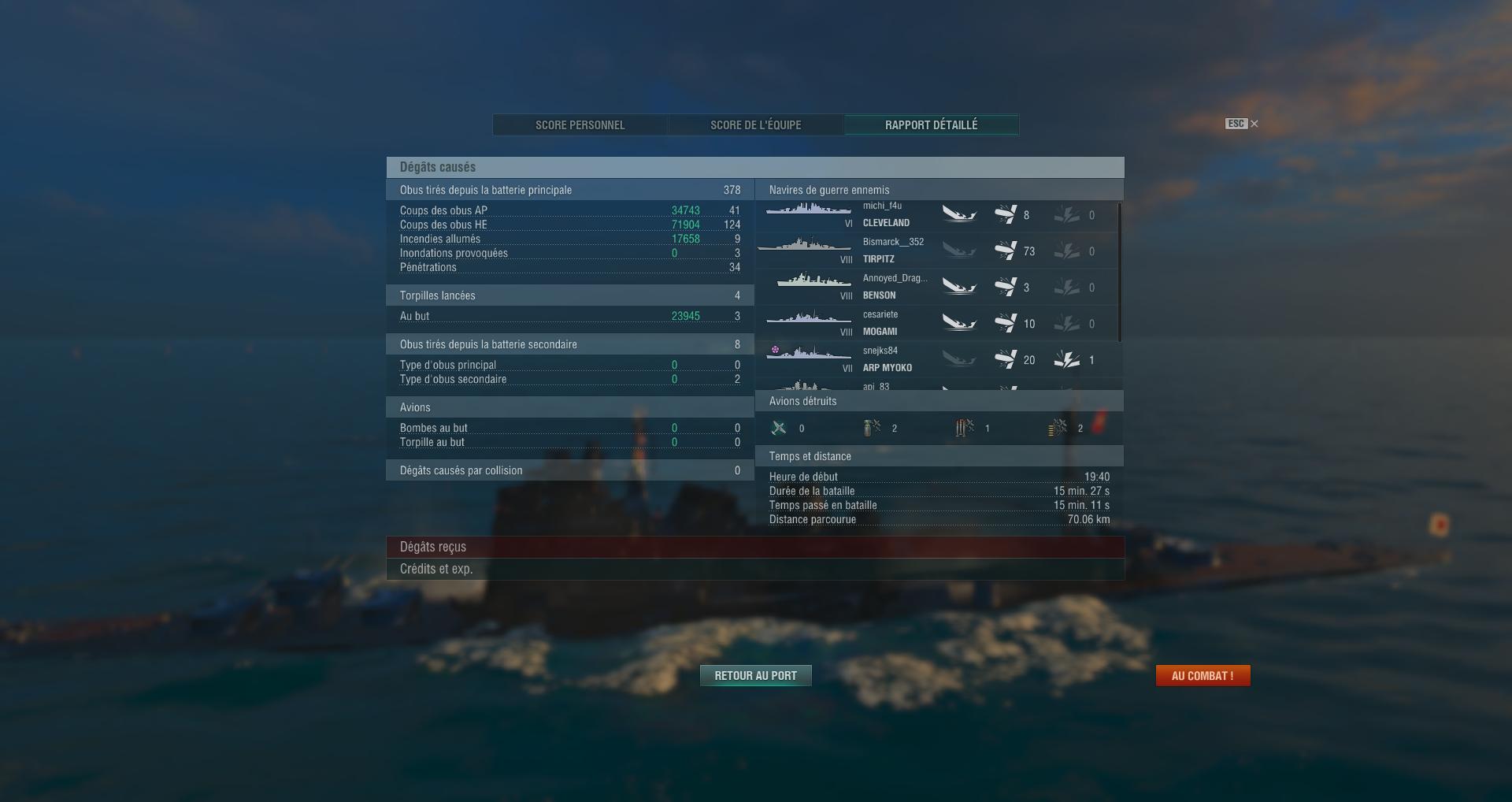Select the bomber icon showing count 2
Image resolution: width=1512 pixels, height=802 pixels.
[872, 428]
